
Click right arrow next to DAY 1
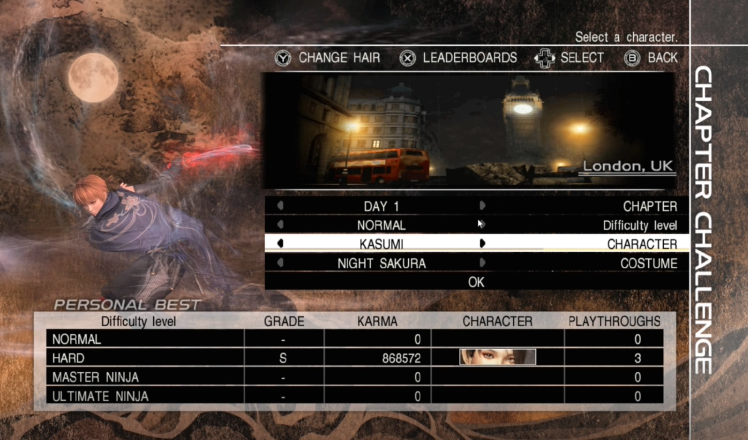click(482, 206)
